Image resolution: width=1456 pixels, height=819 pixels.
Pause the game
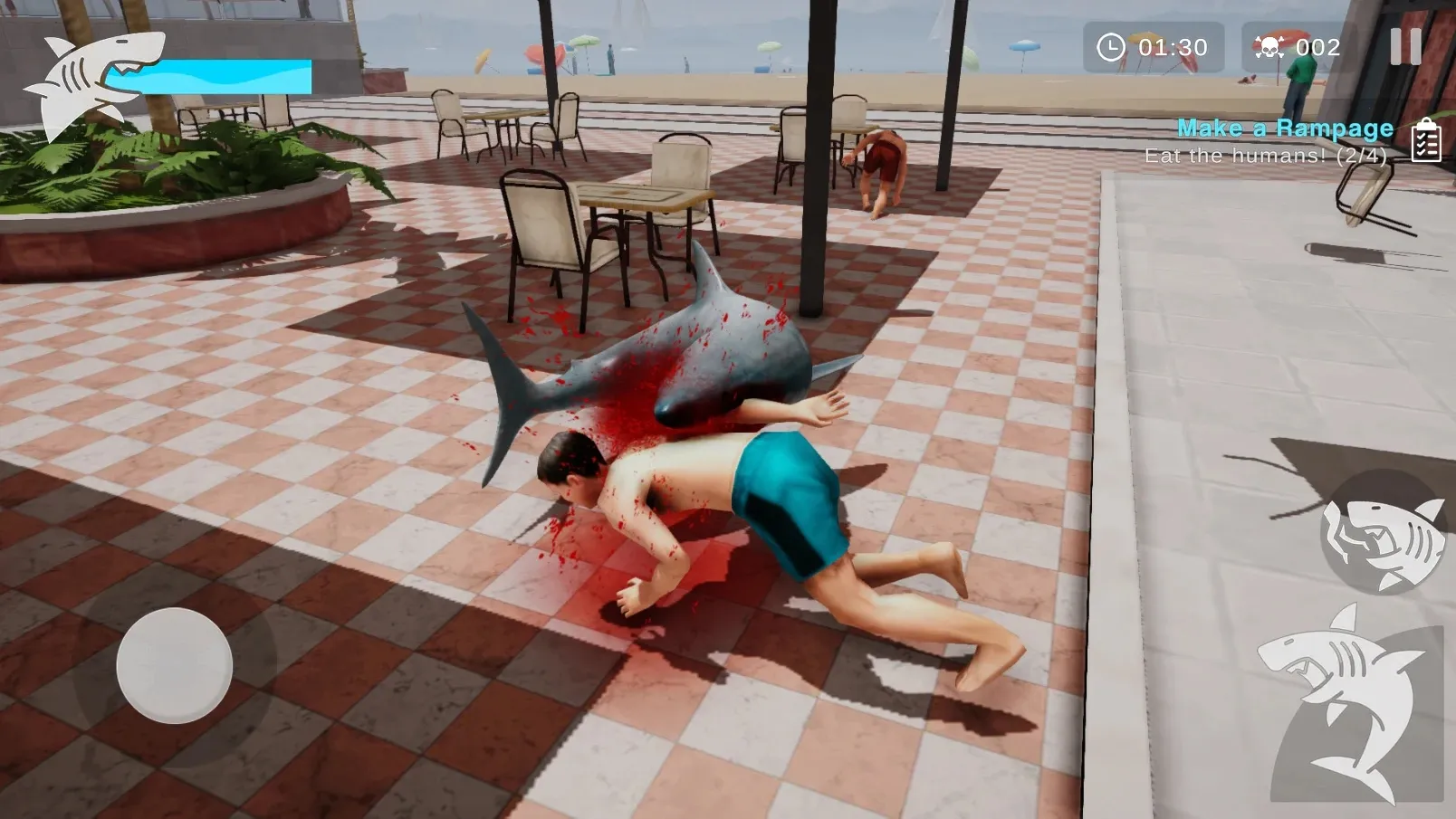(1405, 46)
